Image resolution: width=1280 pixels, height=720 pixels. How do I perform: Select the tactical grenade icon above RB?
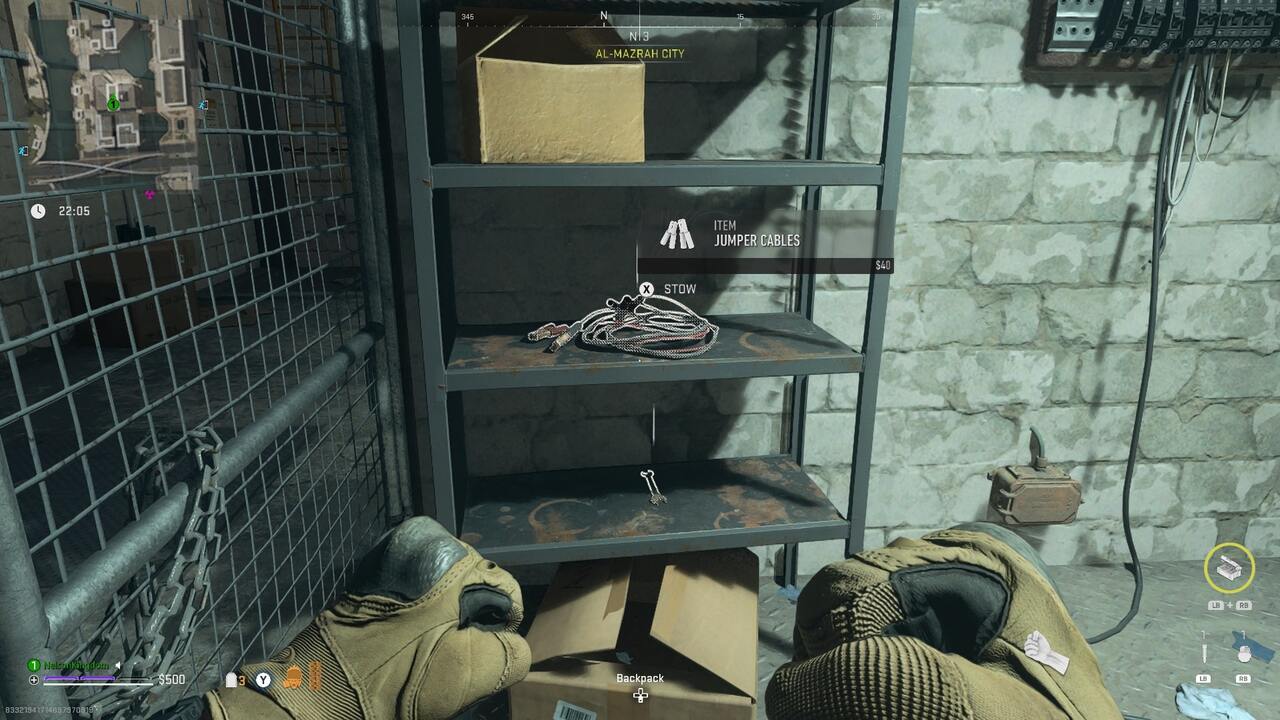point(1245,648)
